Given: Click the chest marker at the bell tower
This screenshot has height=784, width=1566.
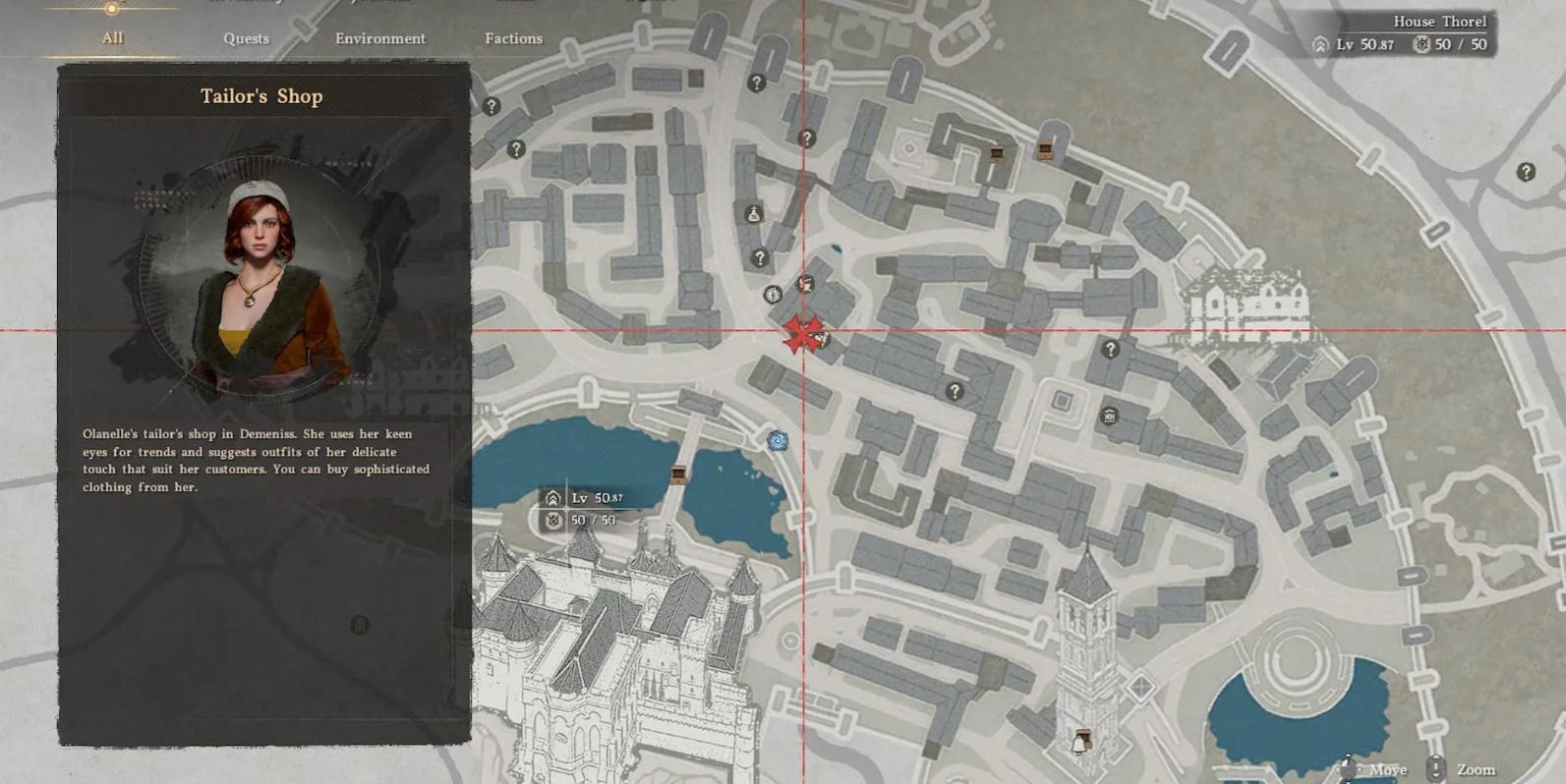Looking at the screenshot, I should tap(1082, 739).
